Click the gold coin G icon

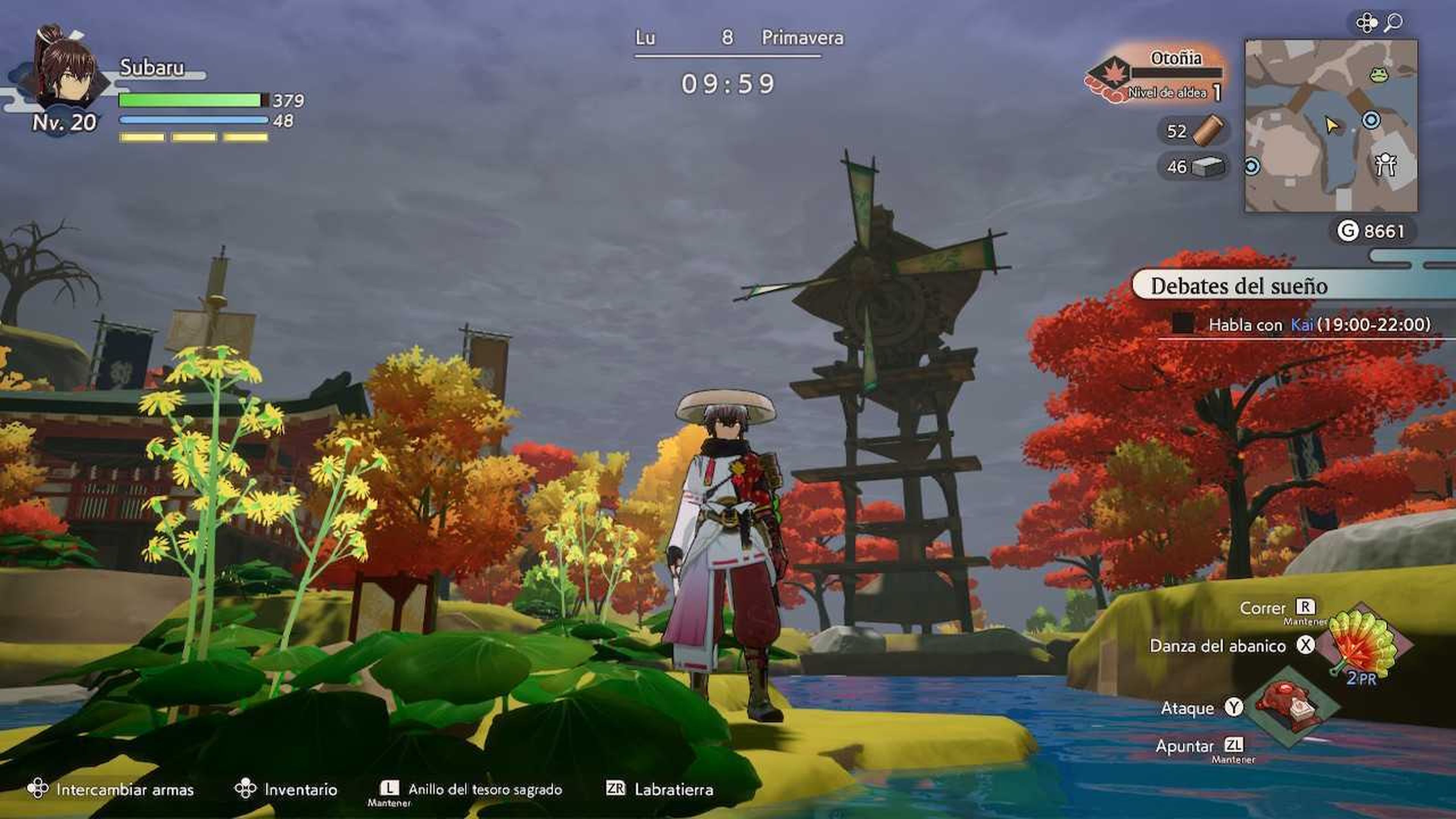[x=1347, y=231]
